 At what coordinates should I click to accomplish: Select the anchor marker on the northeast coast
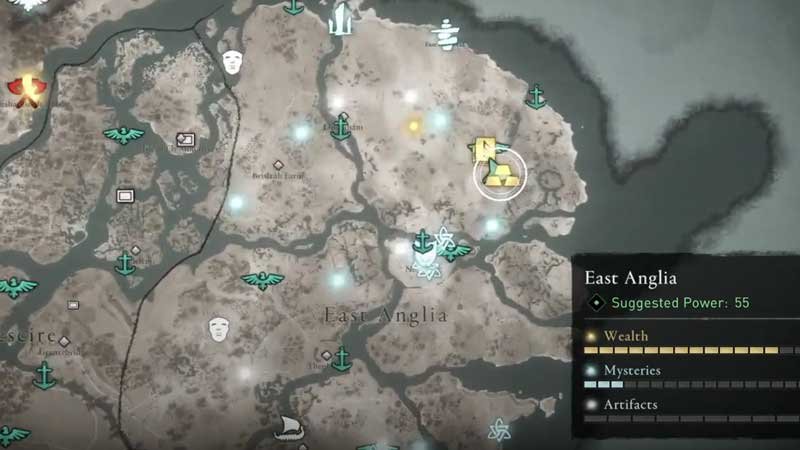pyautogui.click(x=536, y=97)
